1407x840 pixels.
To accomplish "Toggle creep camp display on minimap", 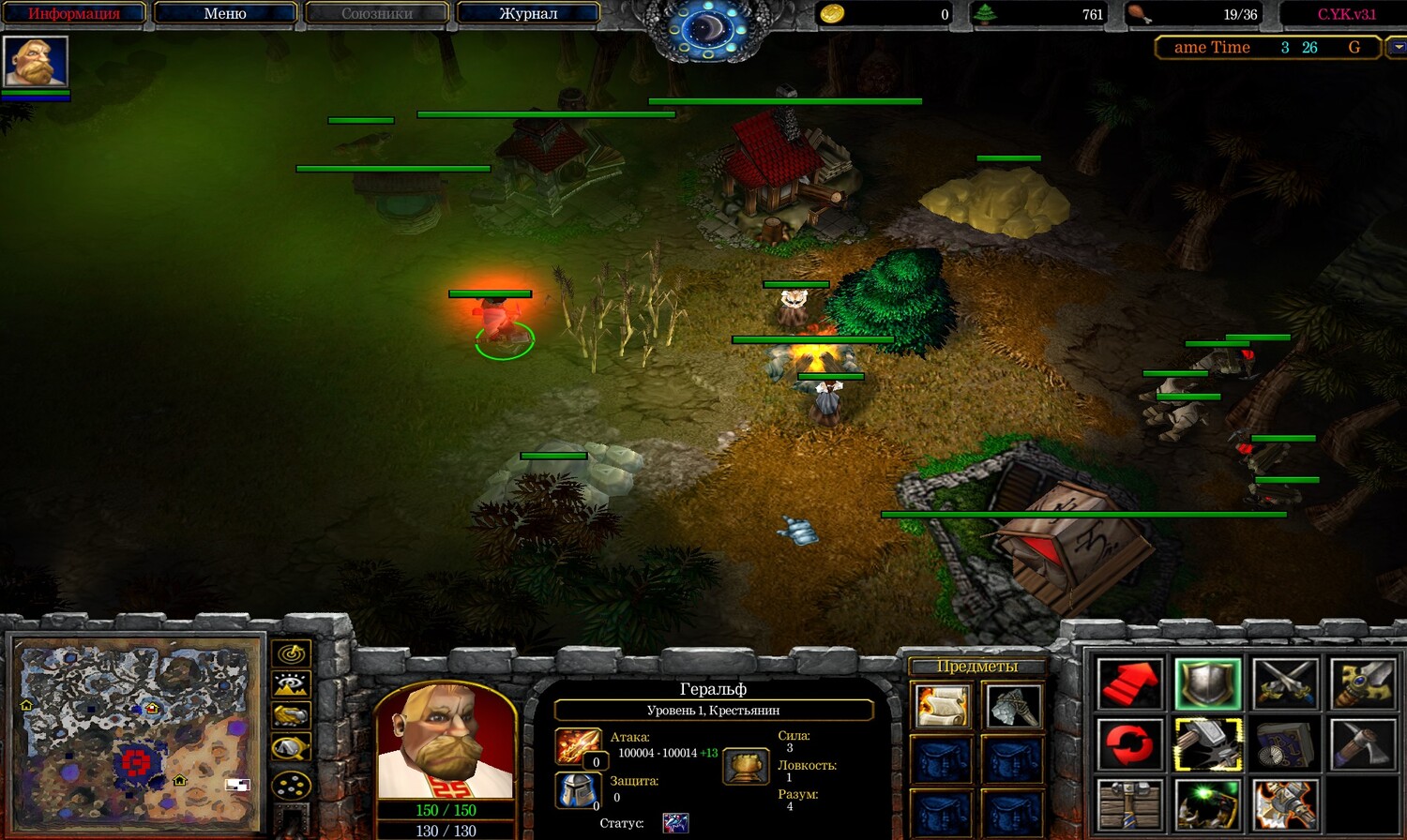I will [291, 748].
